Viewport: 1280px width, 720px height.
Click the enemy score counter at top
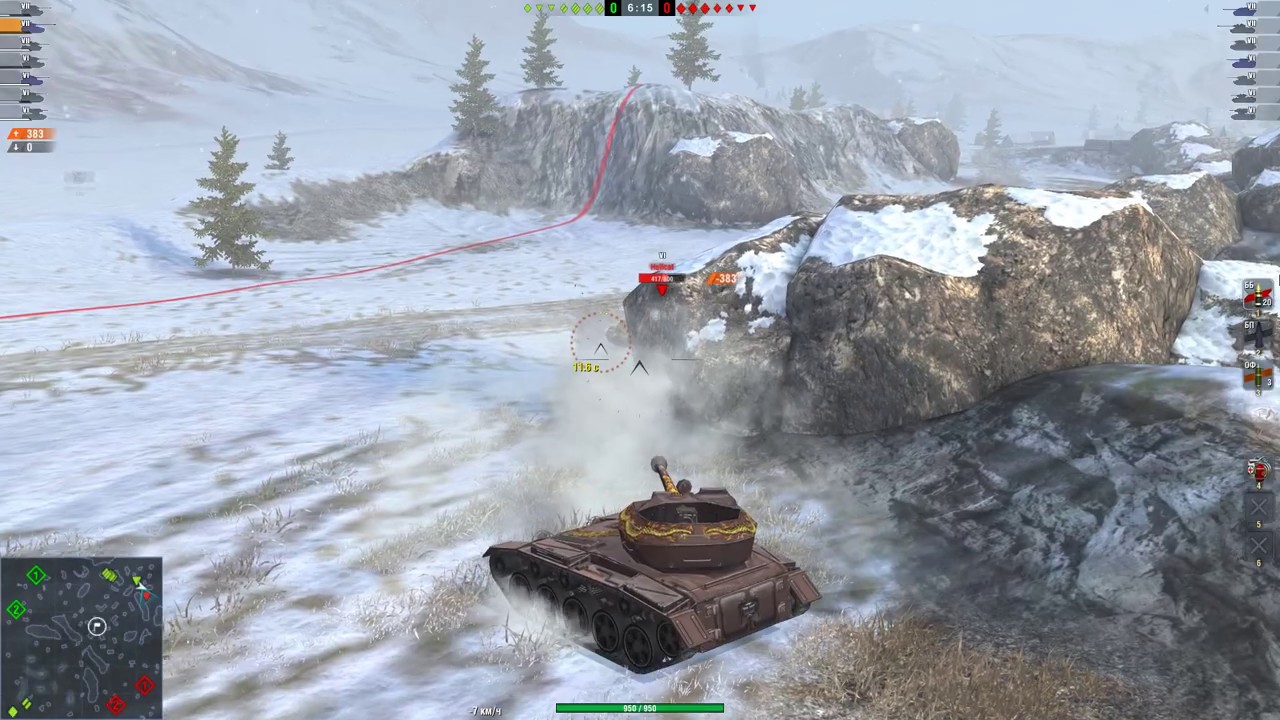[x=667, y=8]
